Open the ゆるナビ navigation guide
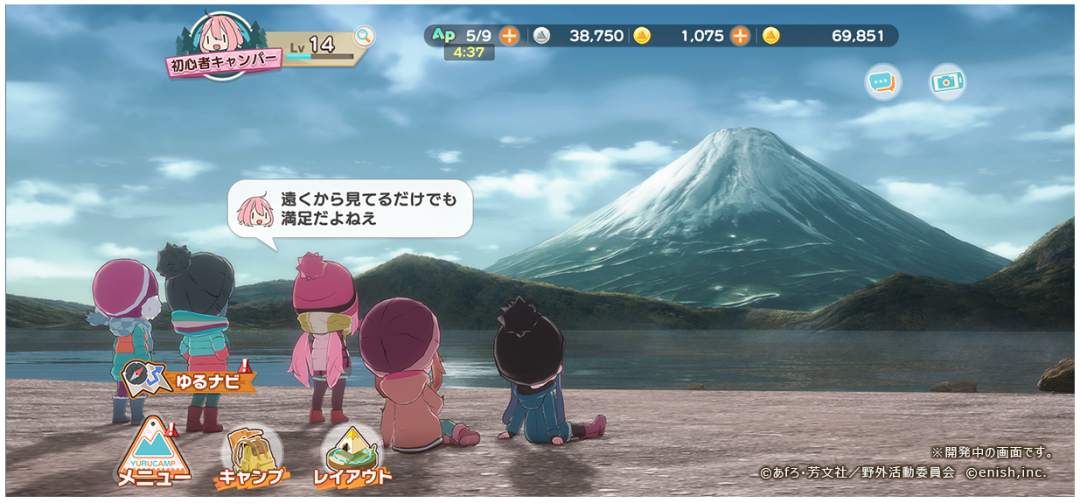The height and width of the screenshot is (503, 1080). pyautogui.click(x=189, y=379)
